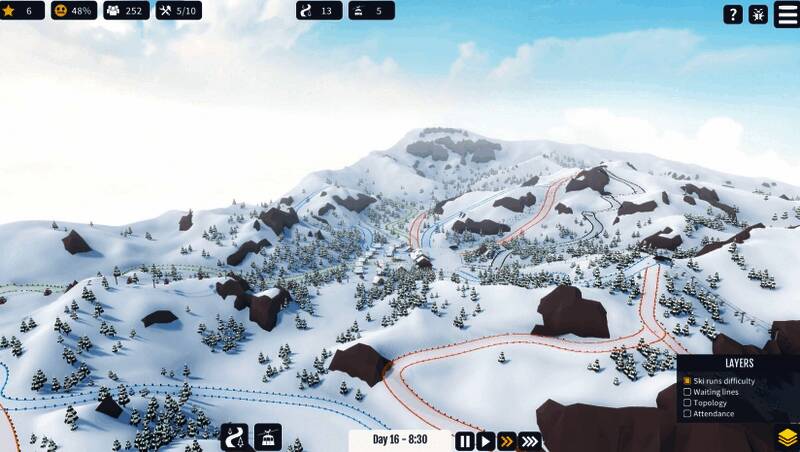Switch to triple fast-forward speed
The width and height of the screenshot is (800, 452).
[530, 440]
